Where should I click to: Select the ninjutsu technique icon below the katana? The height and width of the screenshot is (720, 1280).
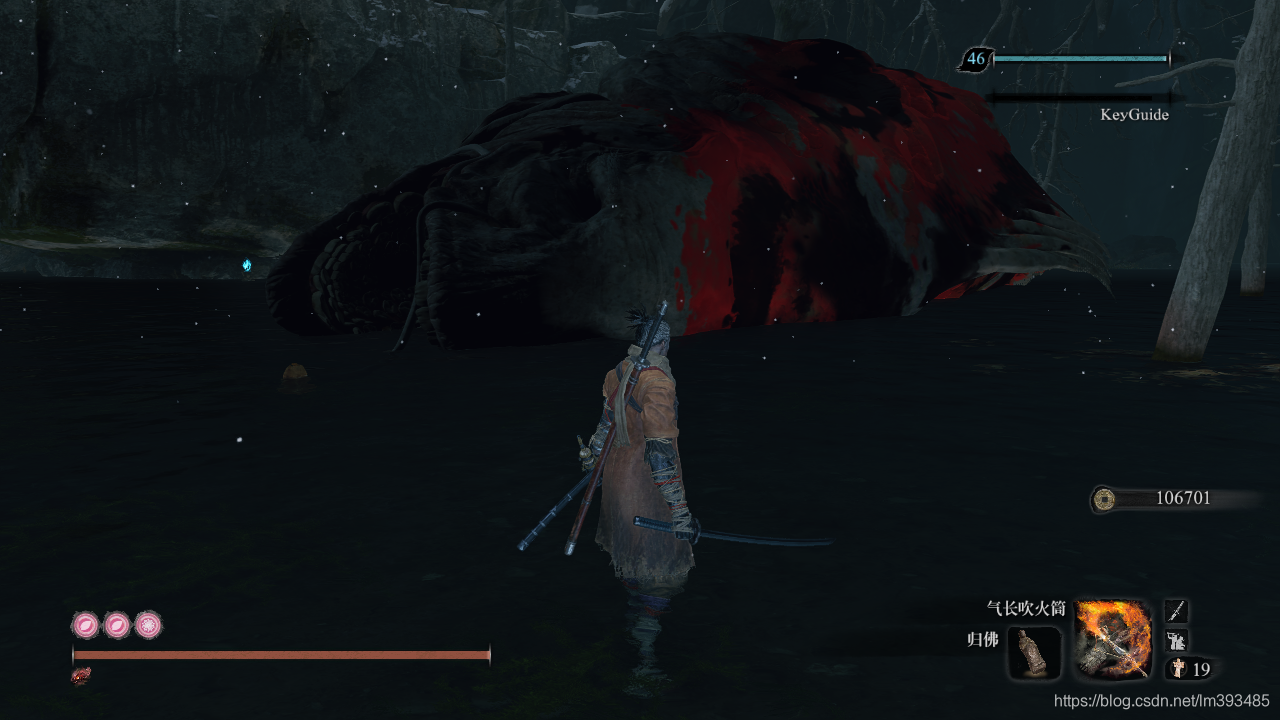pos(1177,640)
